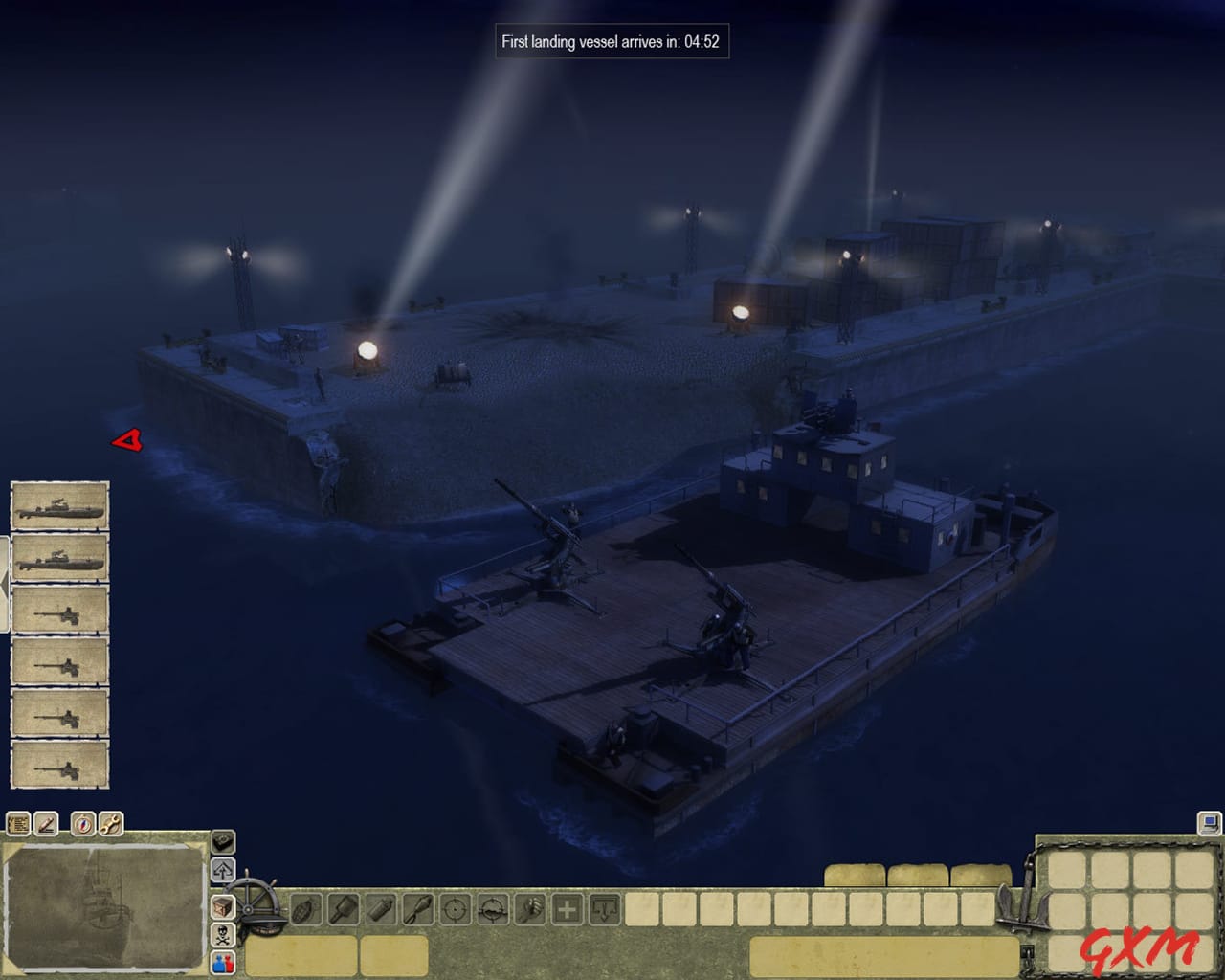Click the plus button to add a slot

(567, 909)
